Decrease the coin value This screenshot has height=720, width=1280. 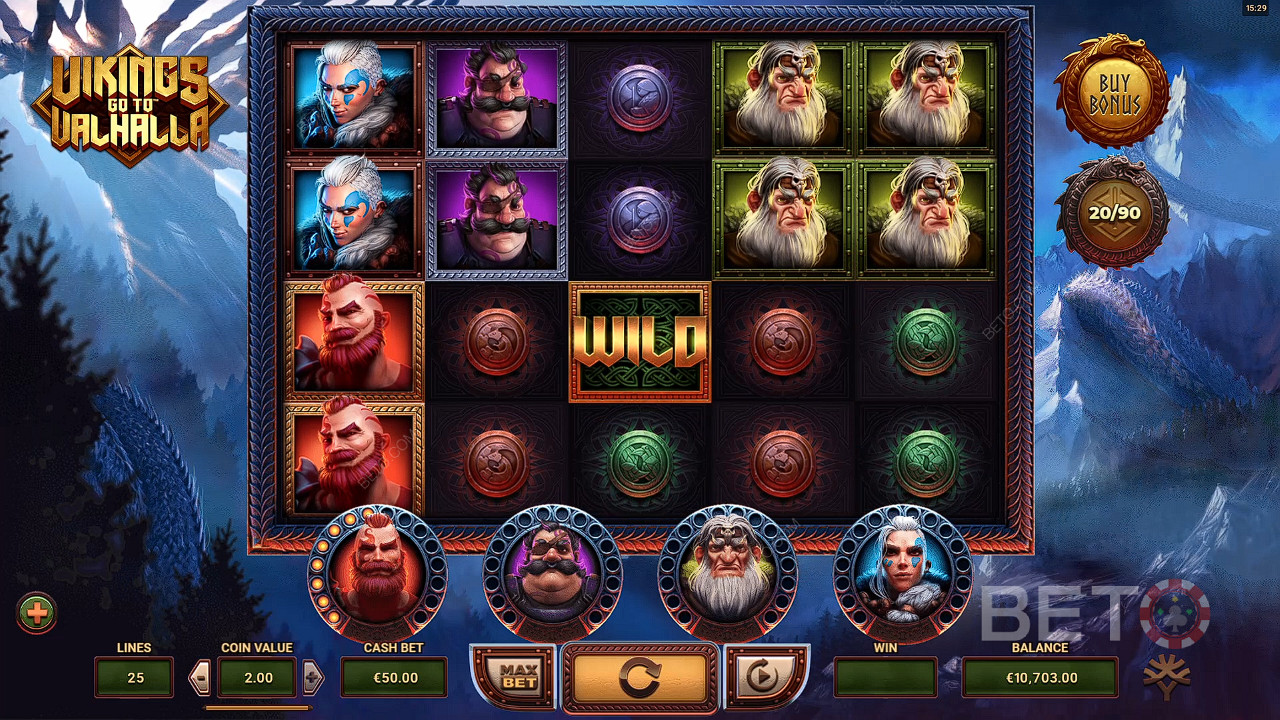pos(200,678)
